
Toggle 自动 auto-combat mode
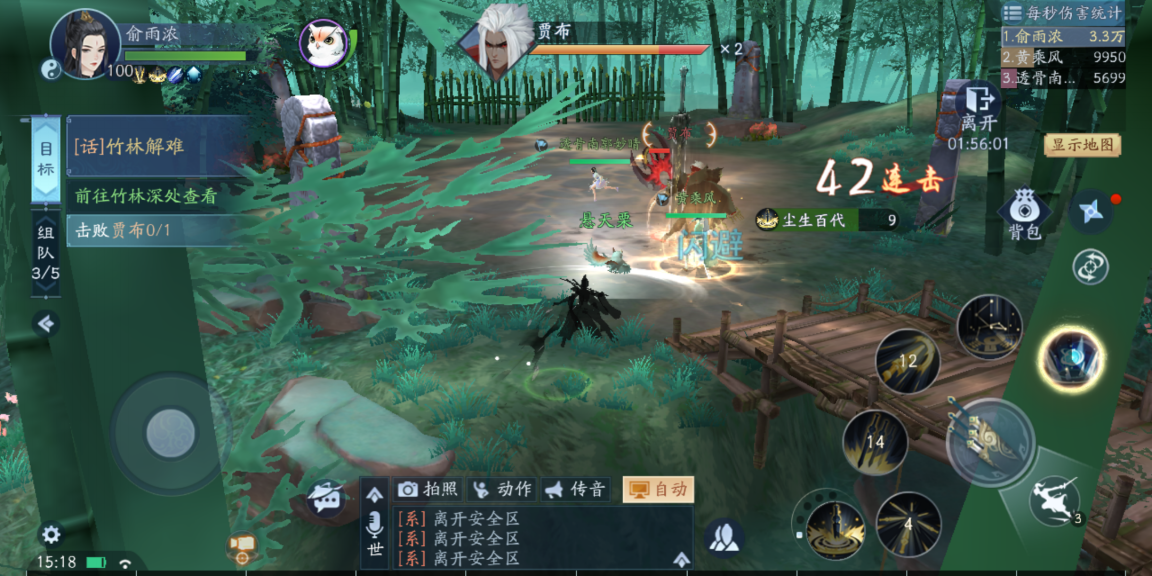point(658,489)
